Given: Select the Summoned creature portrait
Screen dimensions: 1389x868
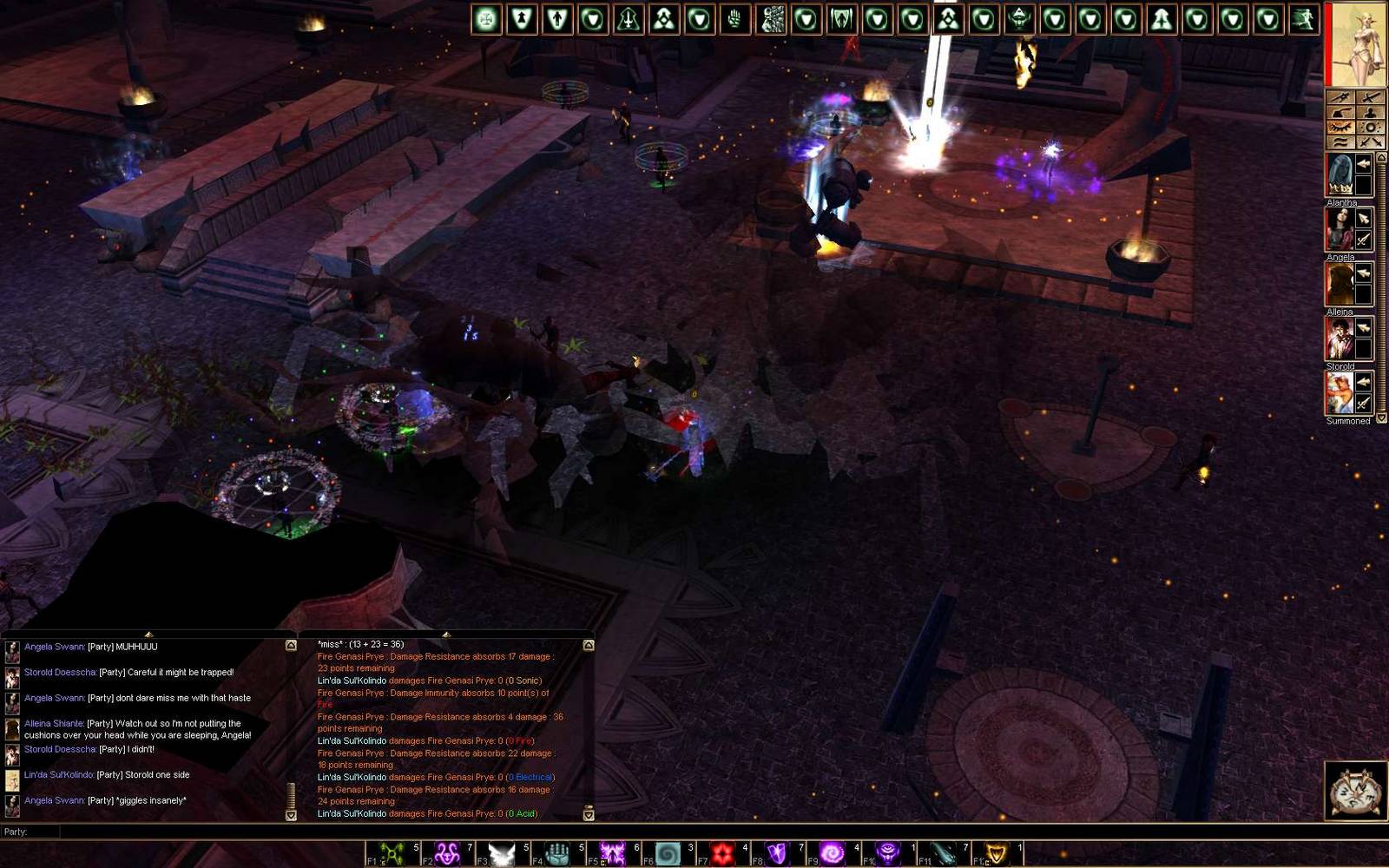Looking at the screenshot, I should coord(1340,393).
